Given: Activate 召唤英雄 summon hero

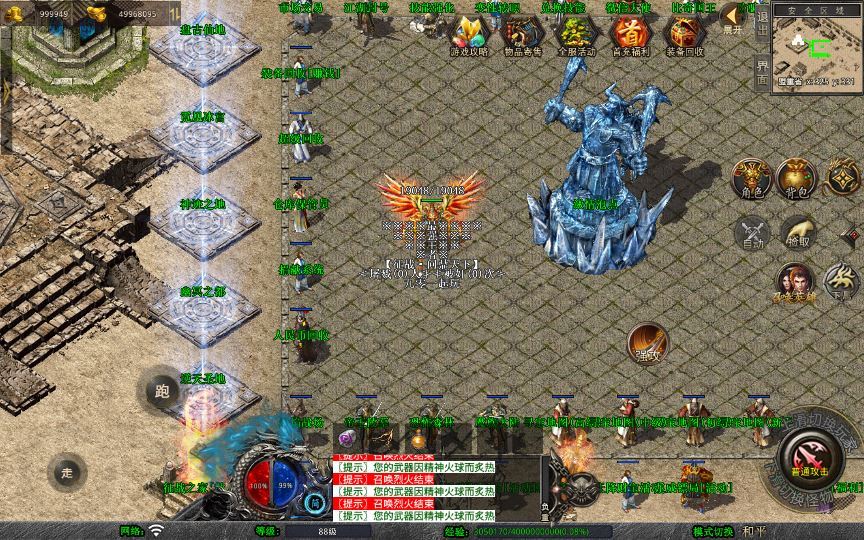Looking at the screenshot, I should [795, 285].
